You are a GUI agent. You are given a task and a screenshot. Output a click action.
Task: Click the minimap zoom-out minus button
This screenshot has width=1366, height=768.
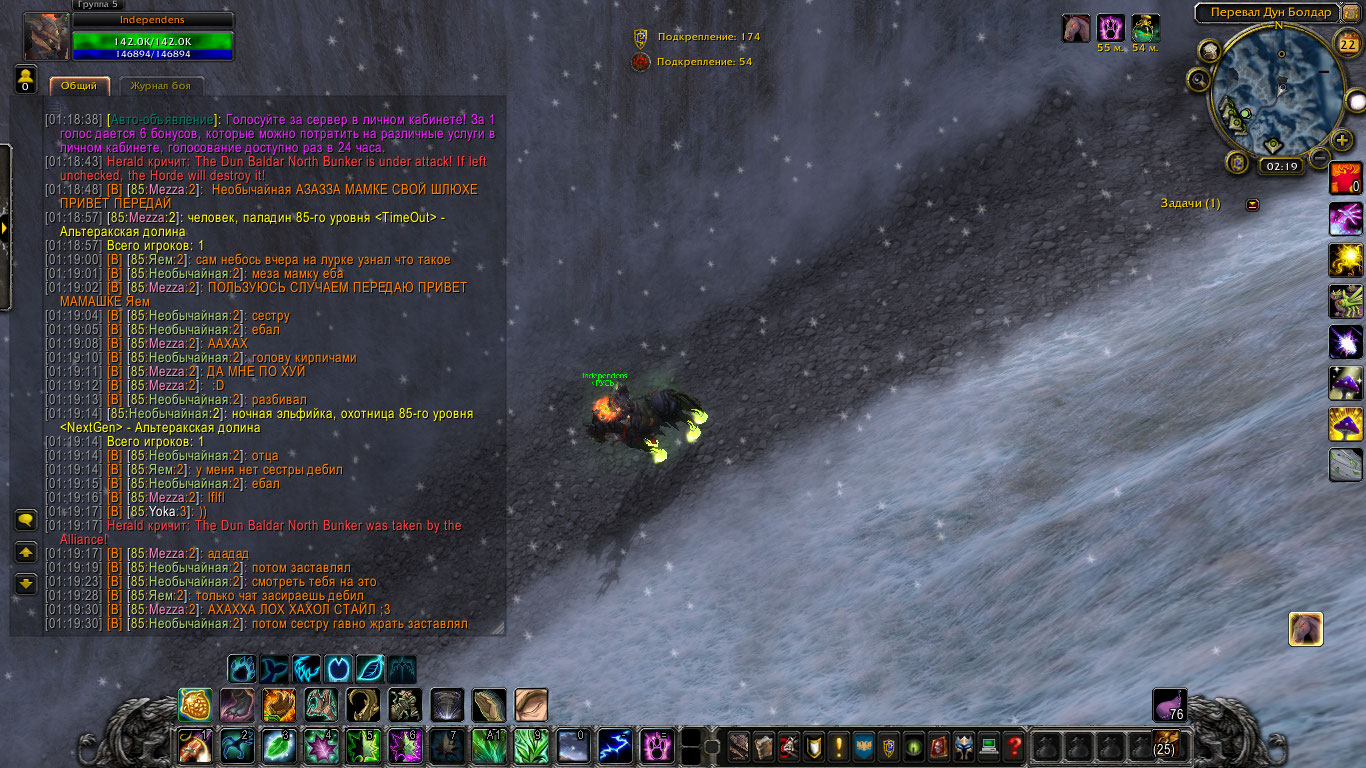pyautogui.click(x=1319, y=158)
